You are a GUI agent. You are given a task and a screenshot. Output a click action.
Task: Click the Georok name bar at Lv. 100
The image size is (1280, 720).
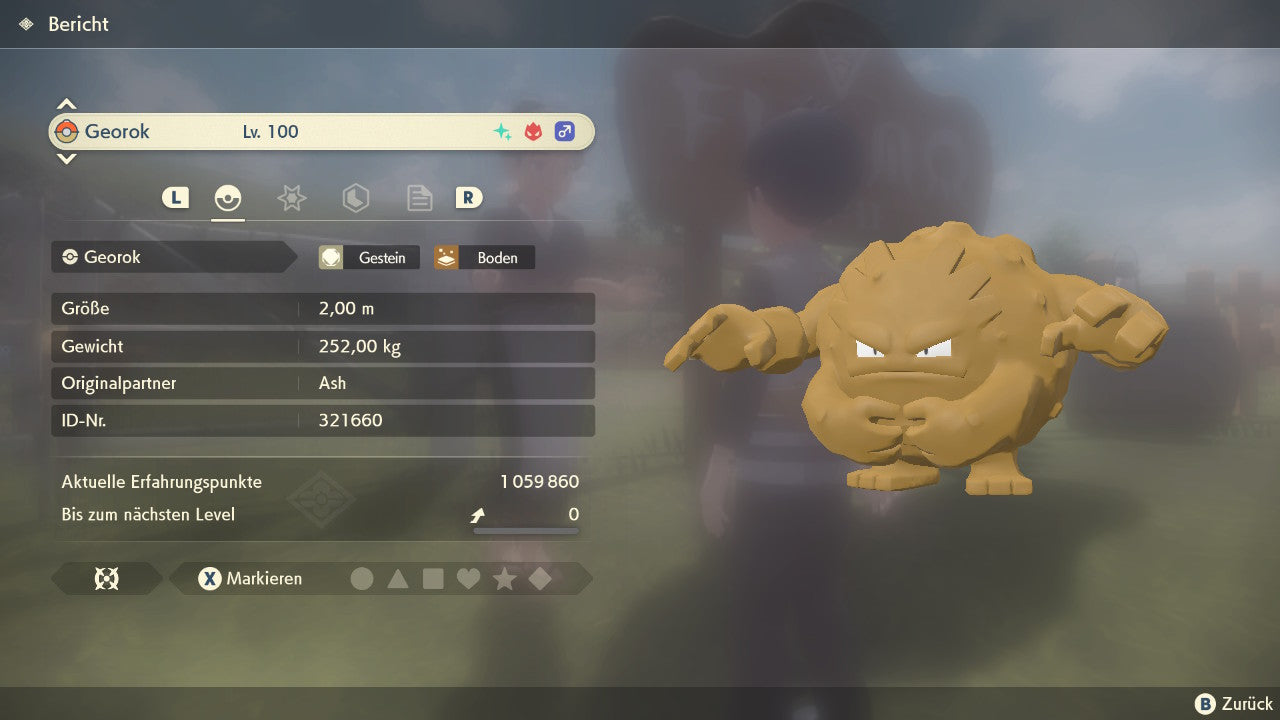pyautogui.click(x=320, y=132)
